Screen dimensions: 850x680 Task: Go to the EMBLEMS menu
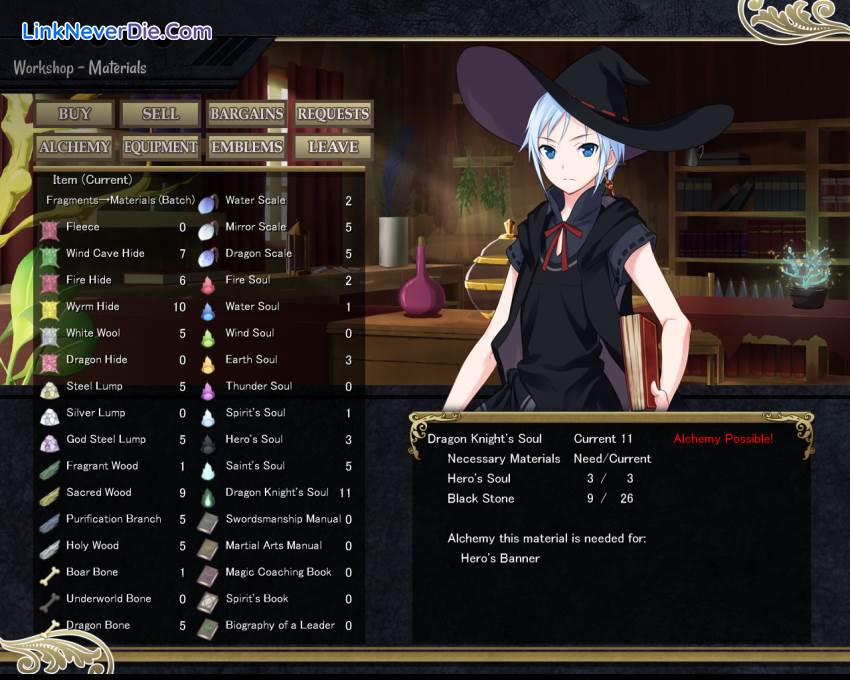[x=246, y=147]
